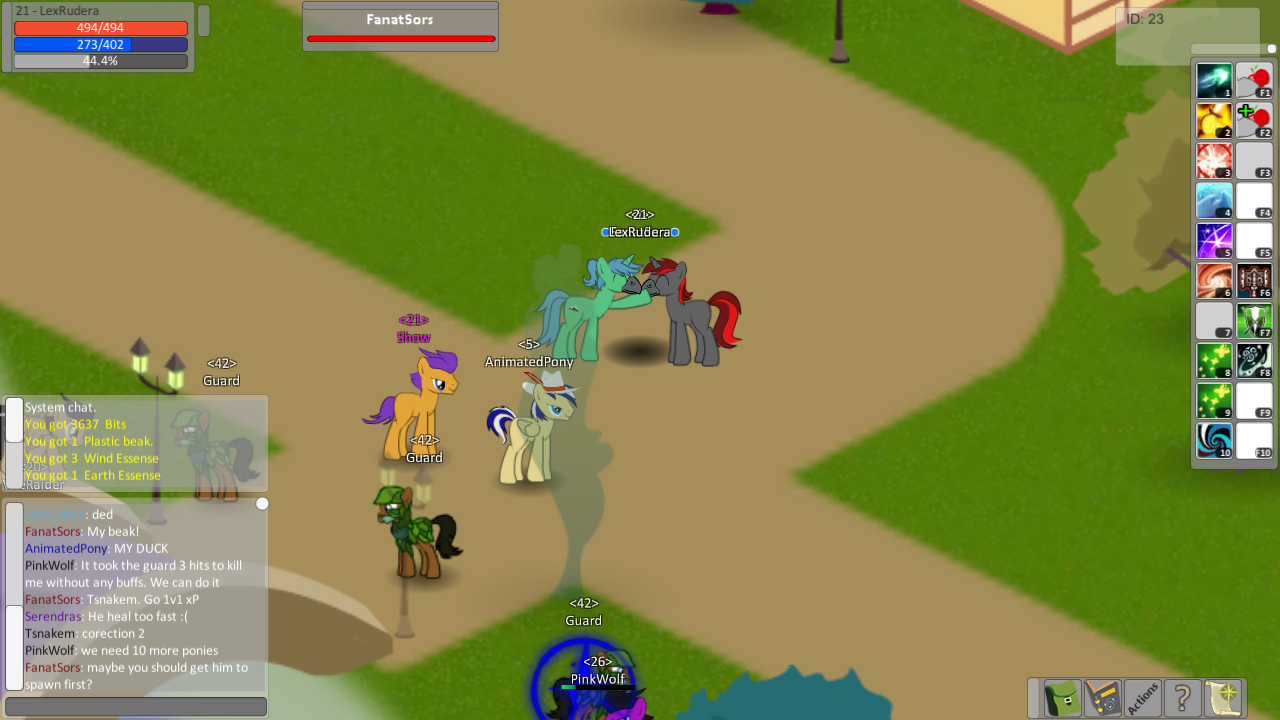Click the FanatSors target health bar
1280x720 pixels.
(x=400, y=38)
